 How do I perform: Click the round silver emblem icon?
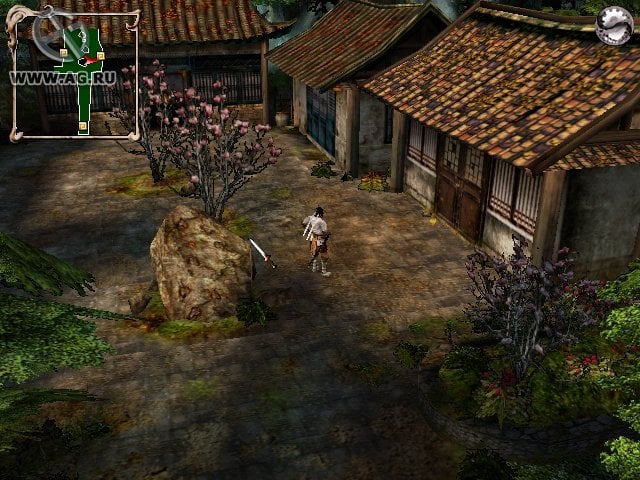point(612,27)
